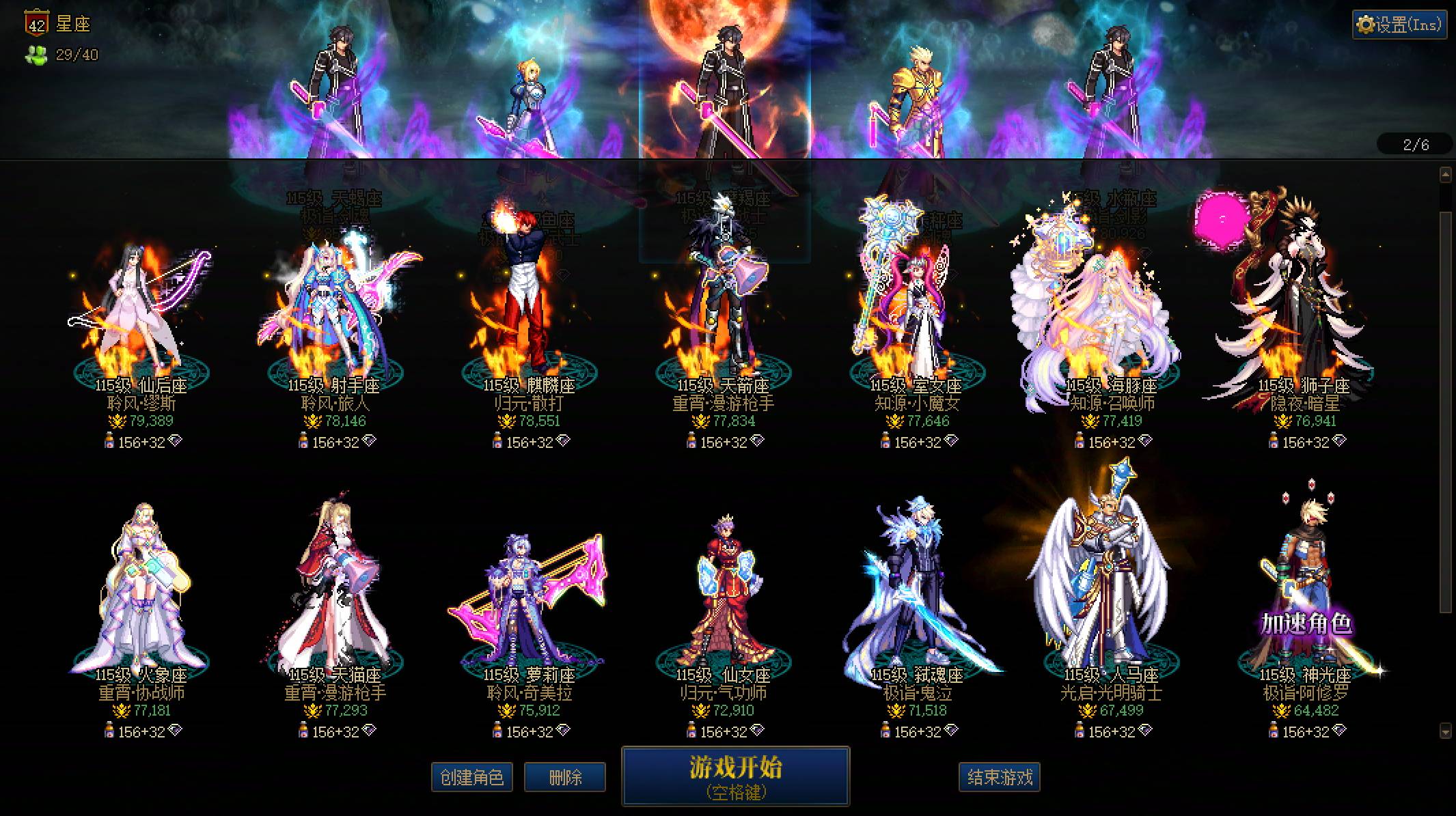Click the scrollbar down arrow on the right
Screen dimensions: 1456x816
[x=1446, y=730]
